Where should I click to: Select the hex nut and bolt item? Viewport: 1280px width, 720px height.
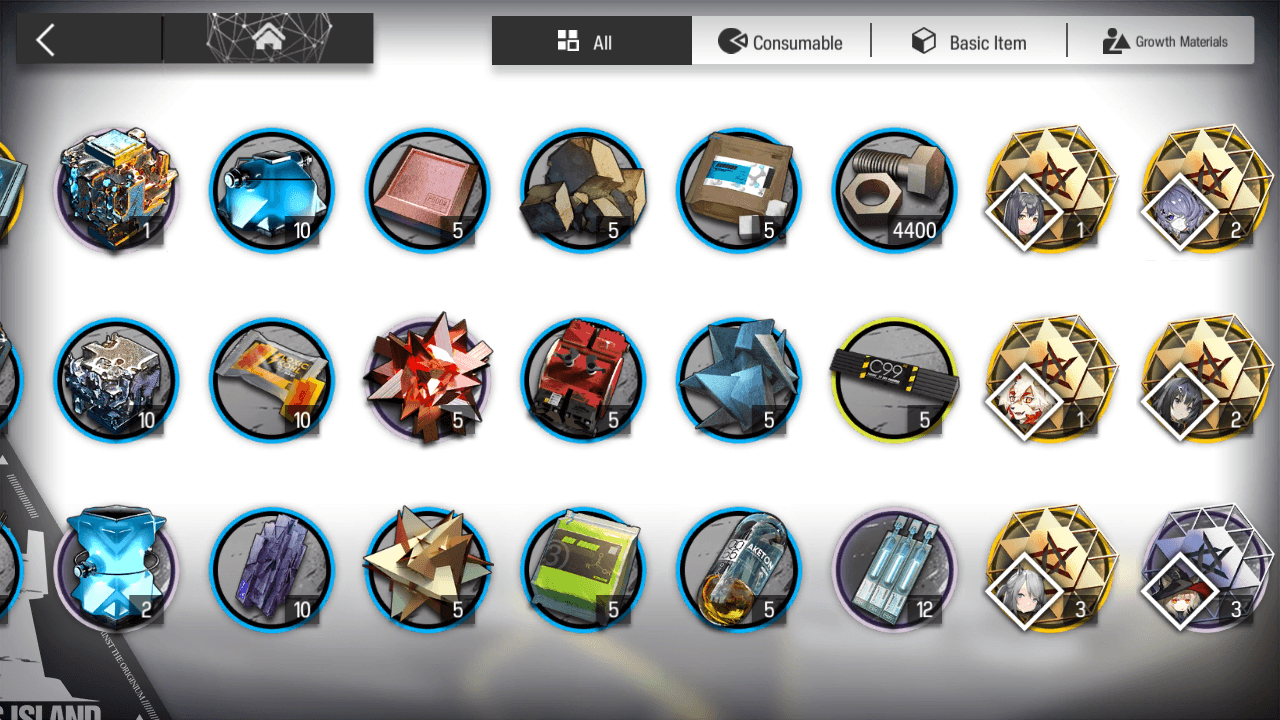[894, 190]
